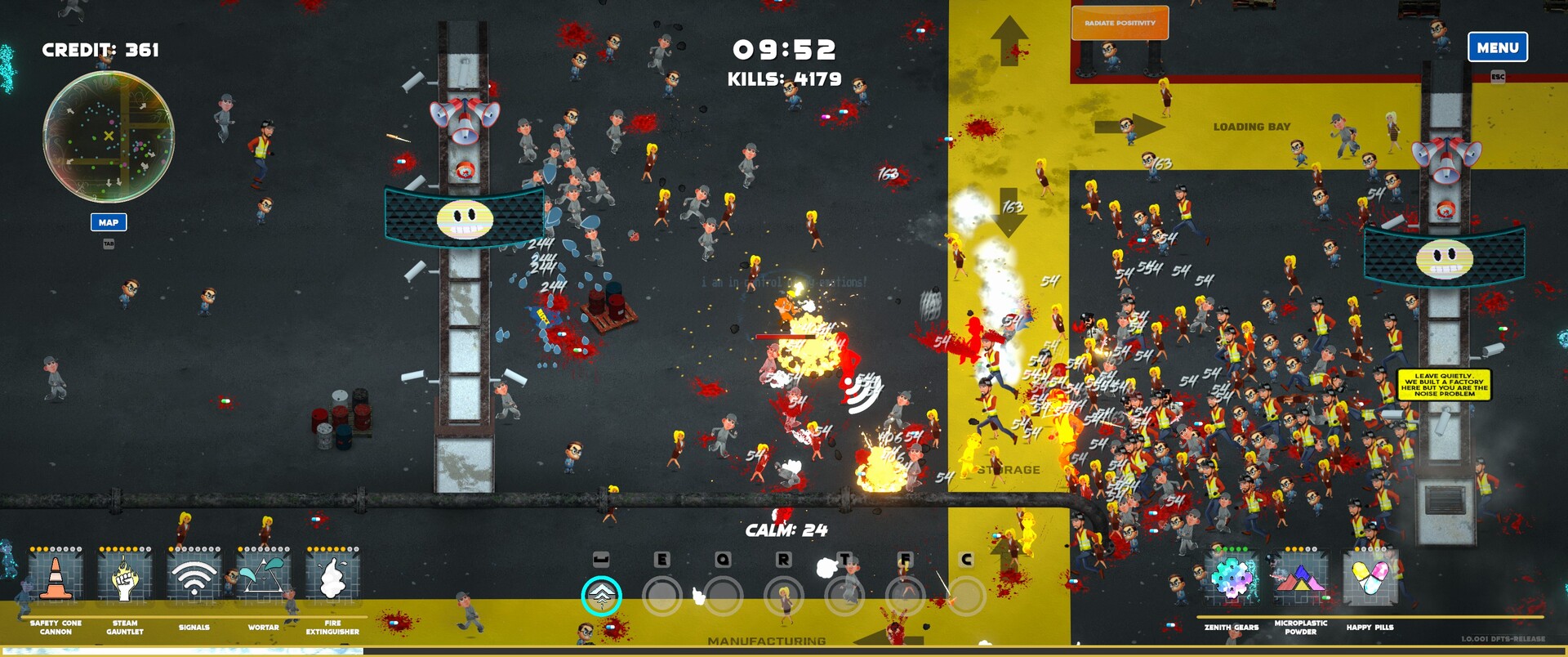Select the Safety Cone Cannon weapon slot
The height and width of the screenshot is (657, 1568).
tap(56, 578)
